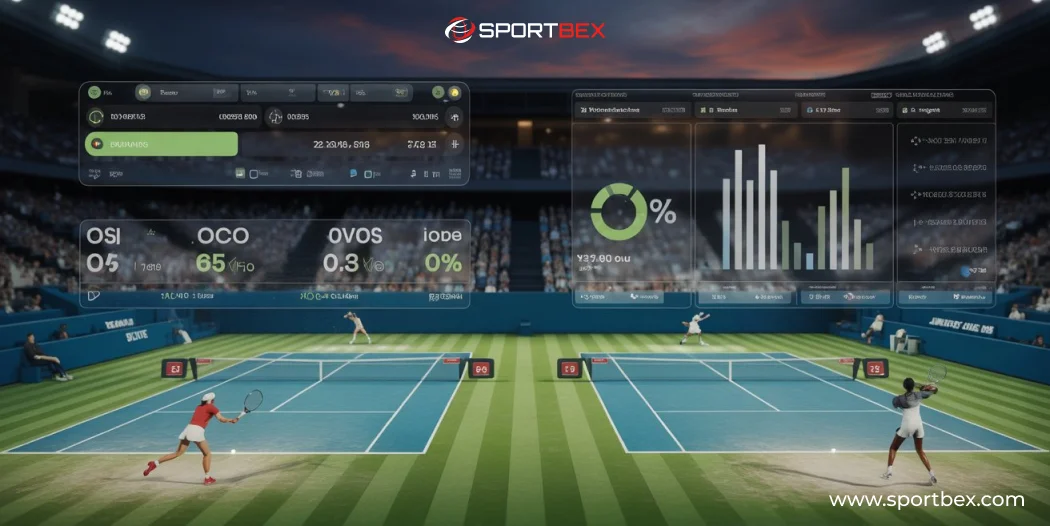This screenshot has width=1050, height=526.
Task: Select the green highlighted row
Action: [x=162, y=144]
